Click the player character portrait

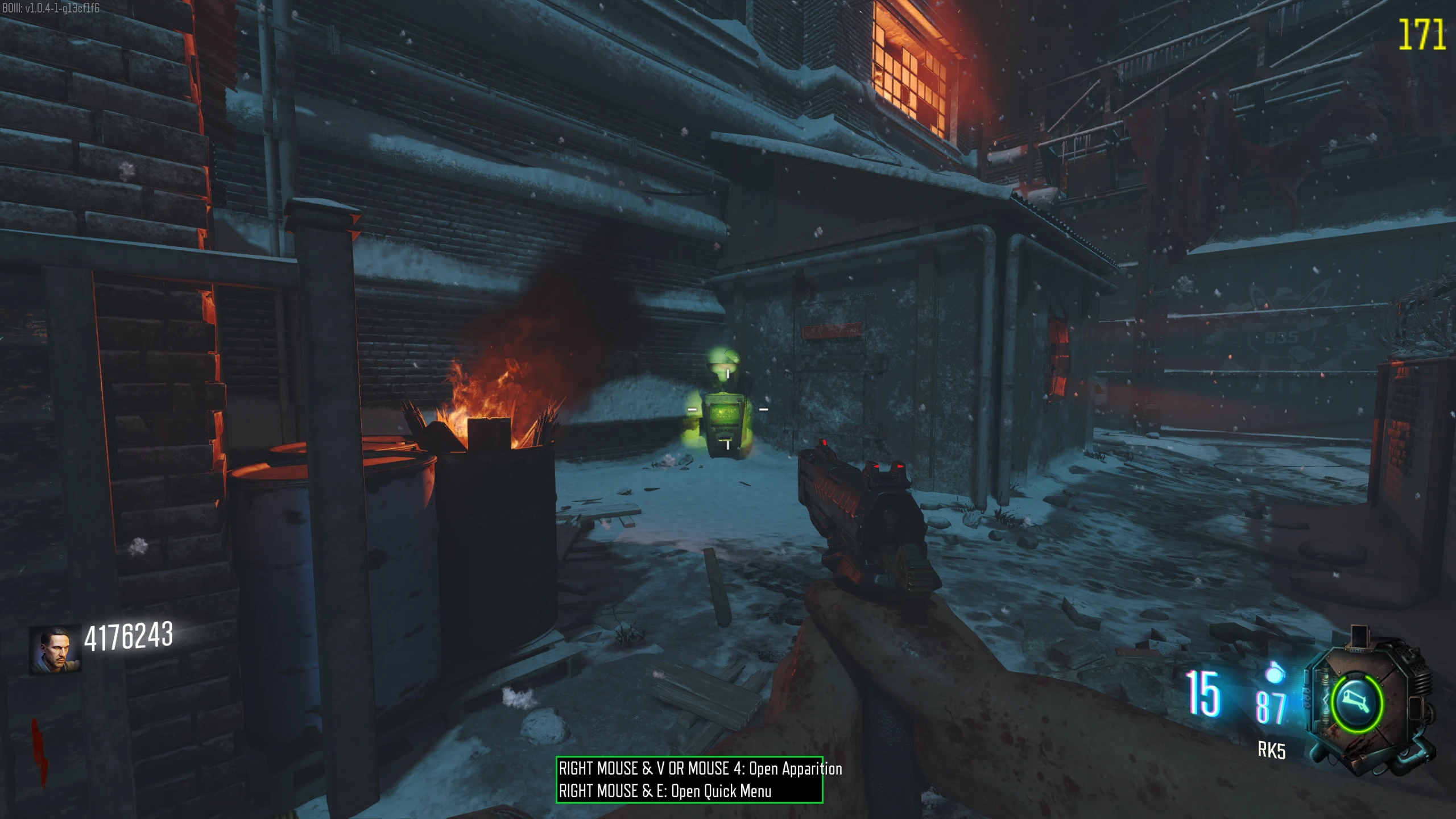pyautogui.click(x=55, y=650)
